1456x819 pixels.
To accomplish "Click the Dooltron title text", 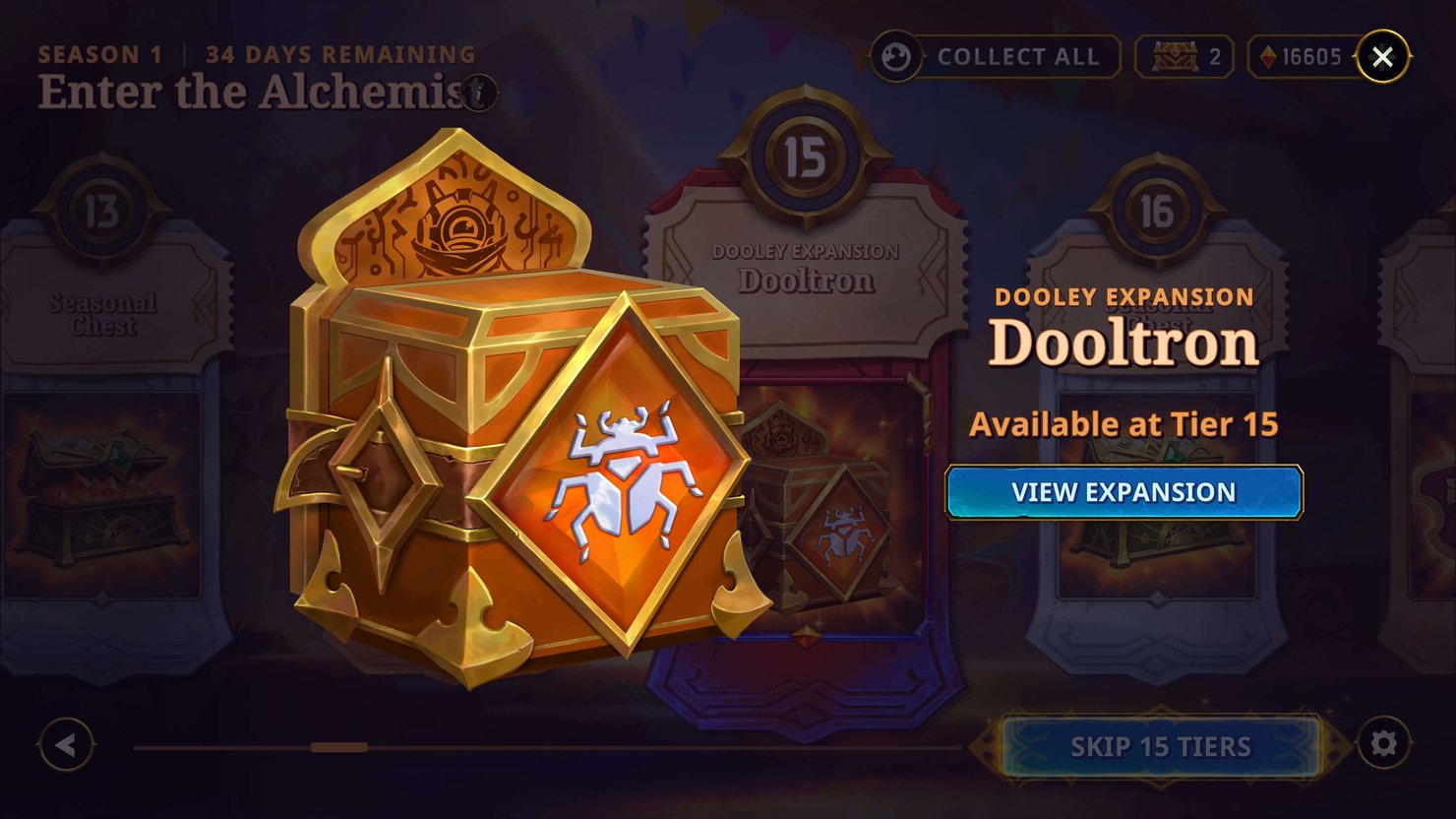I will [1124, 345].
